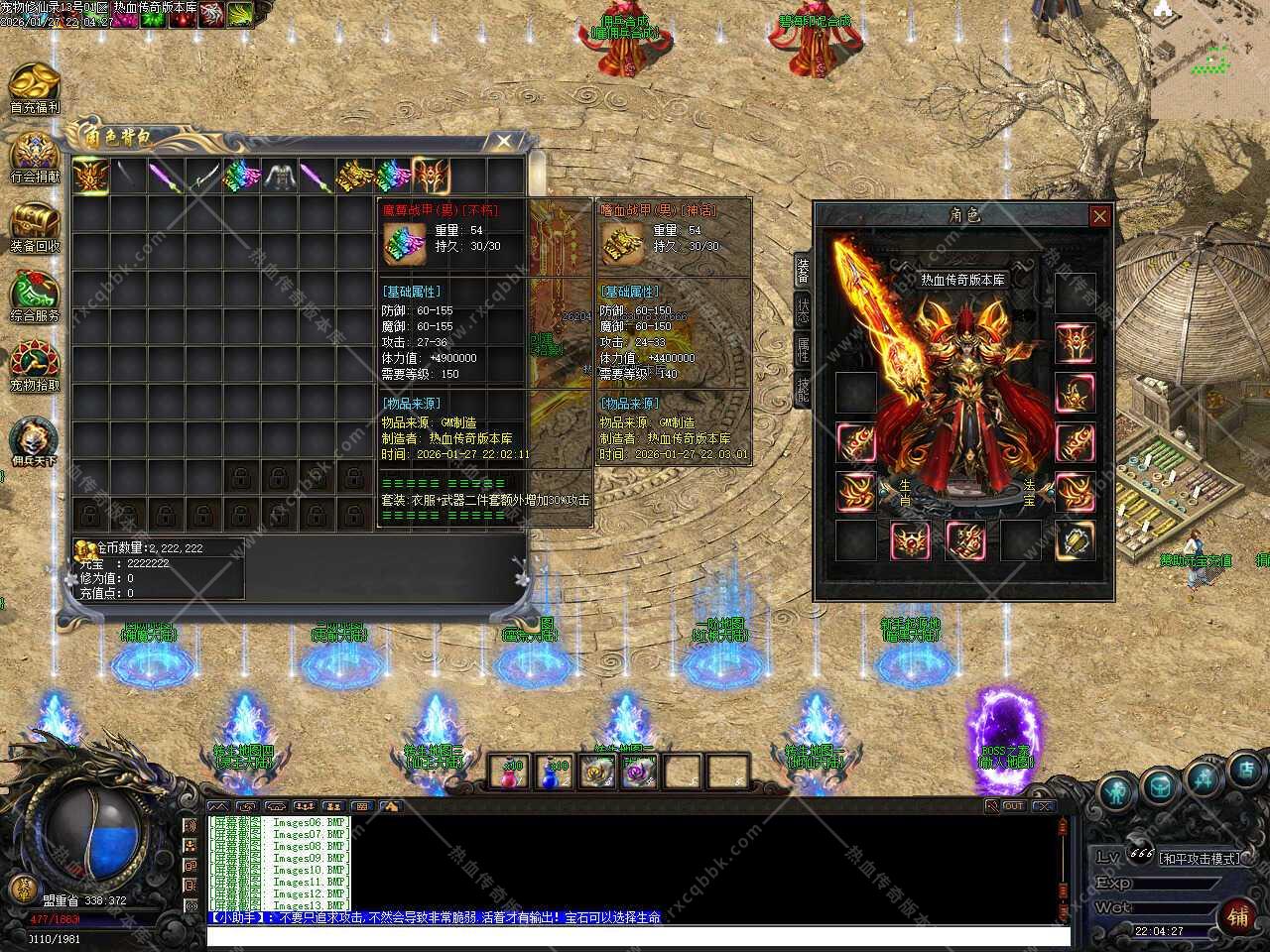Image resolution: width=1270 pixels, height=952 pixels.
Task: Close the character equipment panel
Action: (x=1099, y=216)
